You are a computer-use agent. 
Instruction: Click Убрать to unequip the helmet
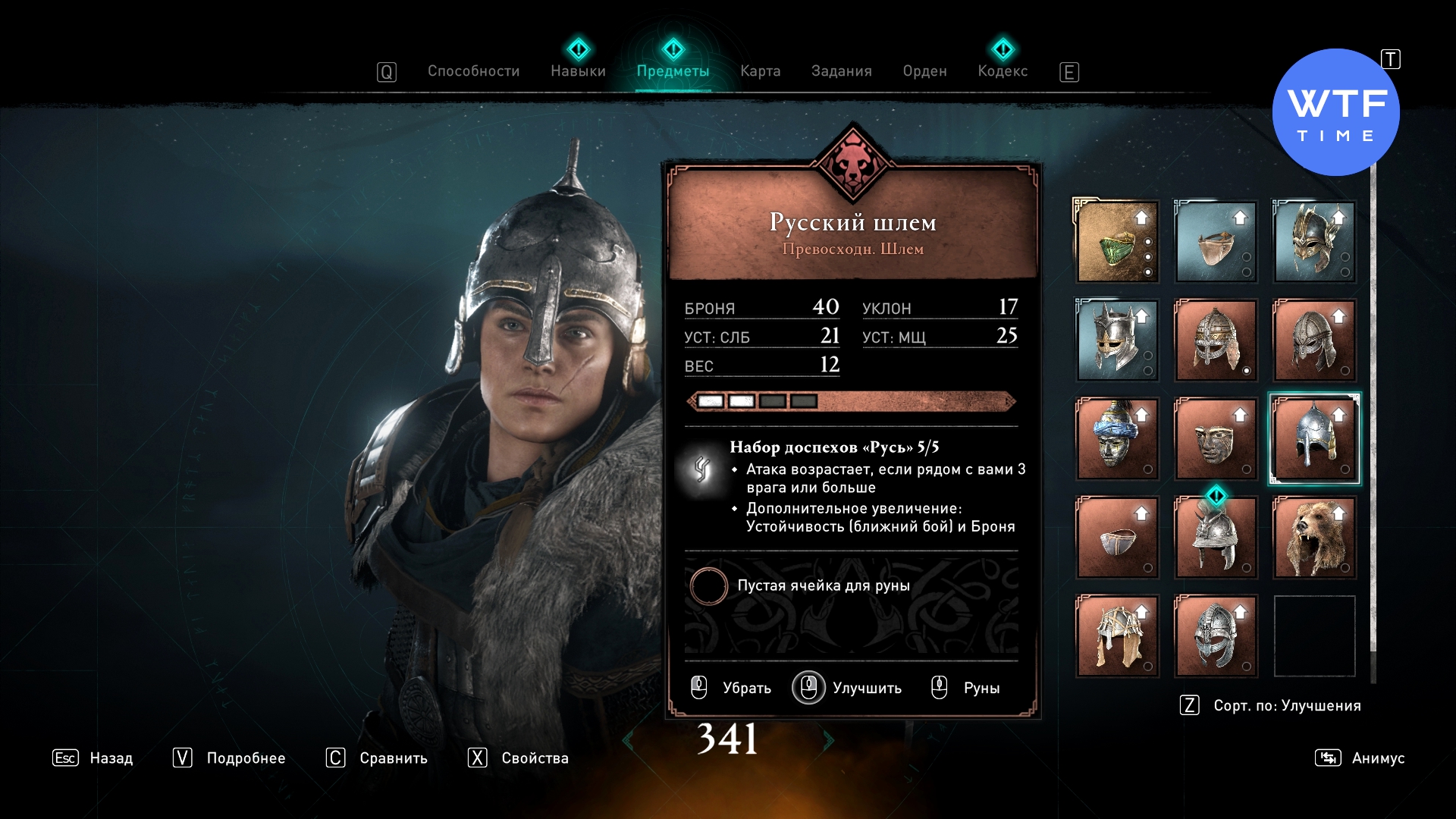(x=732, y=688)
